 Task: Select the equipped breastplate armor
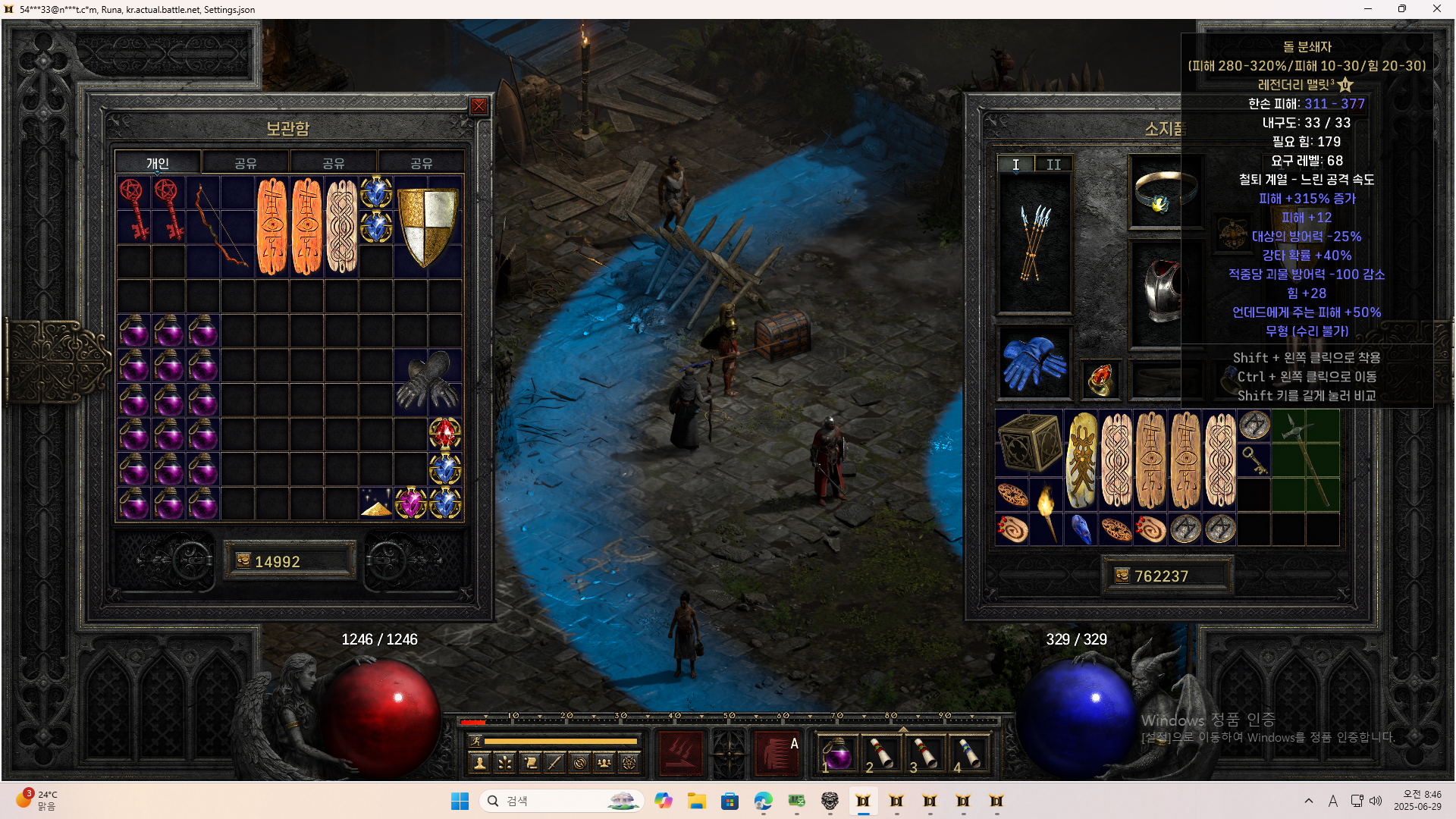pyautogui.click(x=1164, y=293)
